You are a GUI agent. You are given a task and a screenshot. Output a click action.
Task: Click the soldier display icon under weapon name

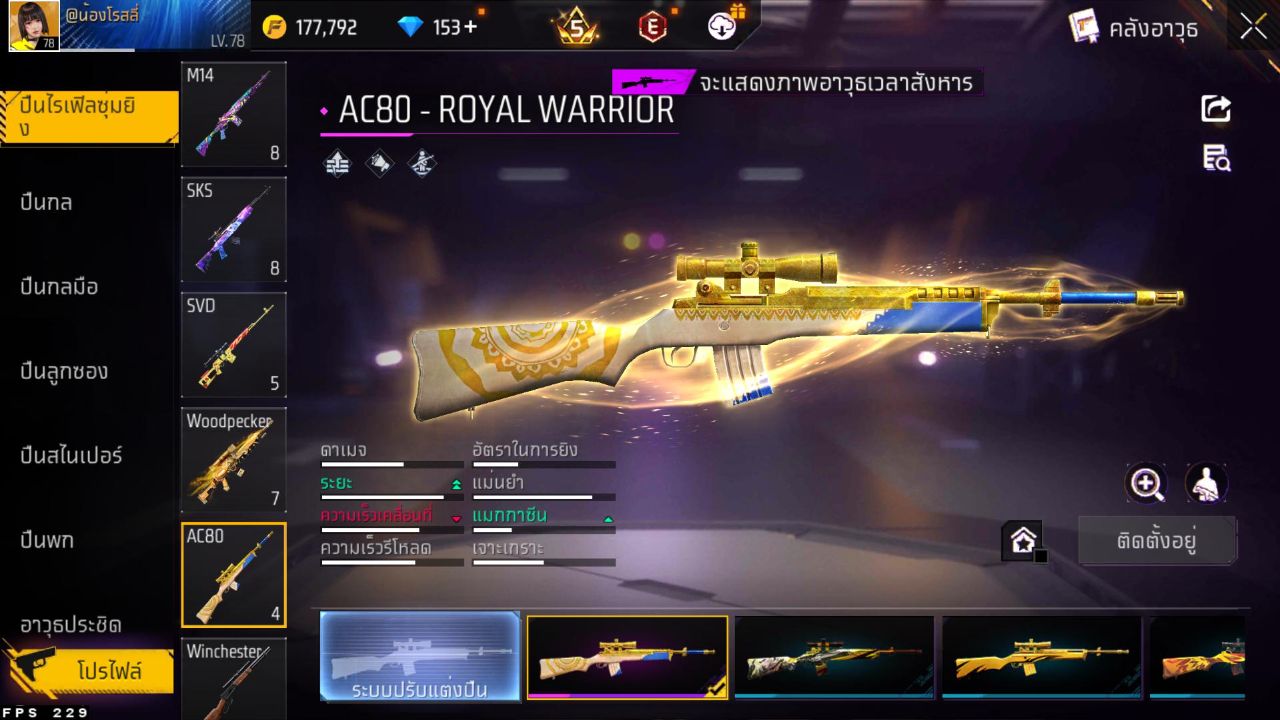(x=421, y=163)
